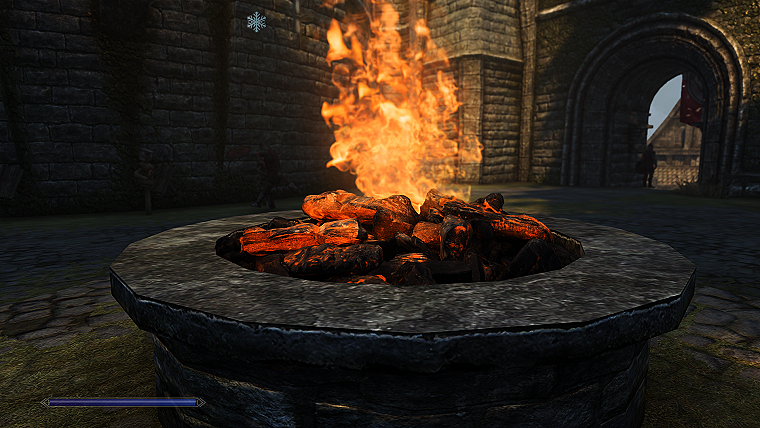Click the snowflake cold indicator icon

[x=257, y=21]
